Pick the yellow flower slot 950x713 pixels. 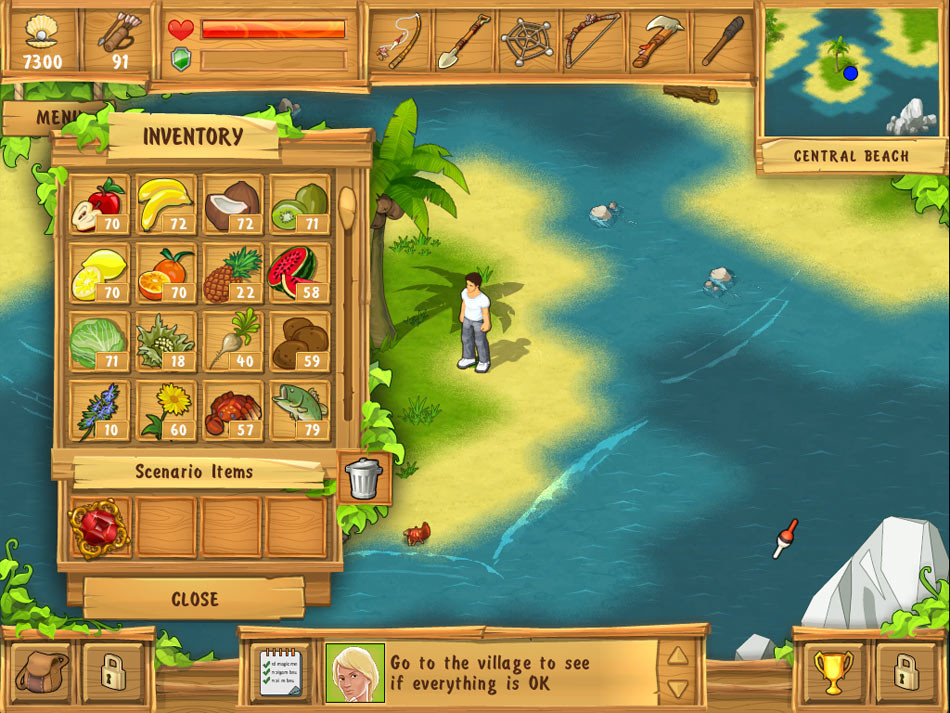[x=165, y=409]
